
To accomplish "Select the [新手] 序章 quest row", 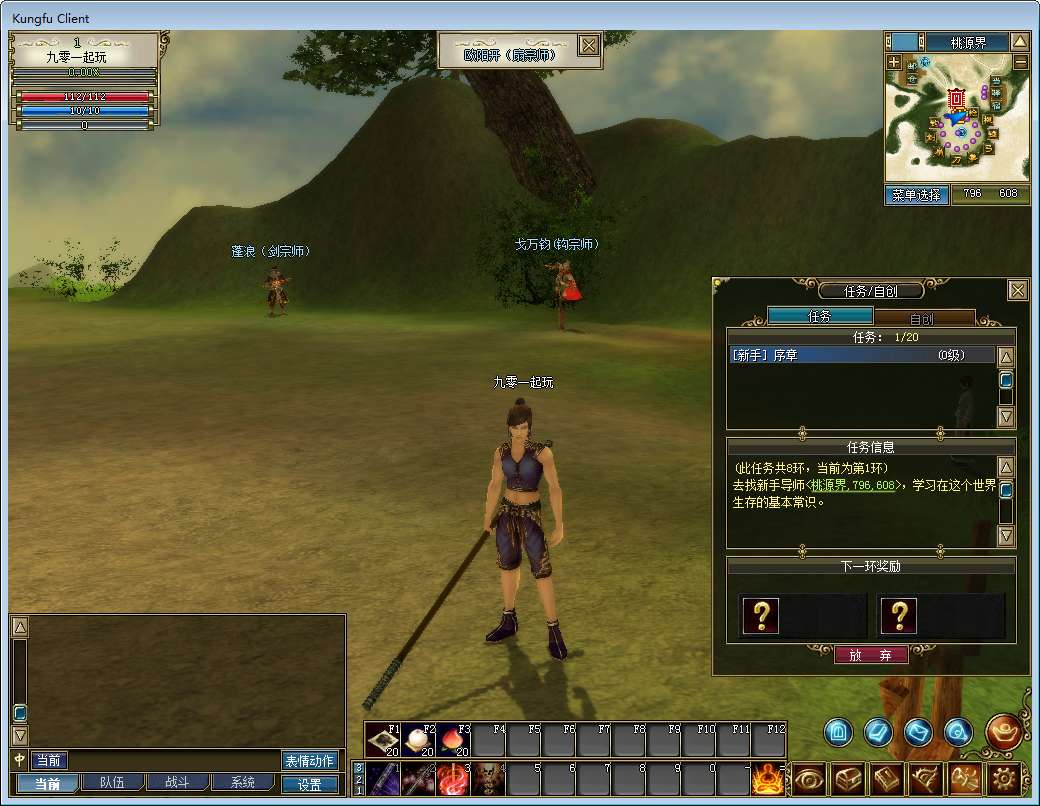I will click(x=861, y=355).
